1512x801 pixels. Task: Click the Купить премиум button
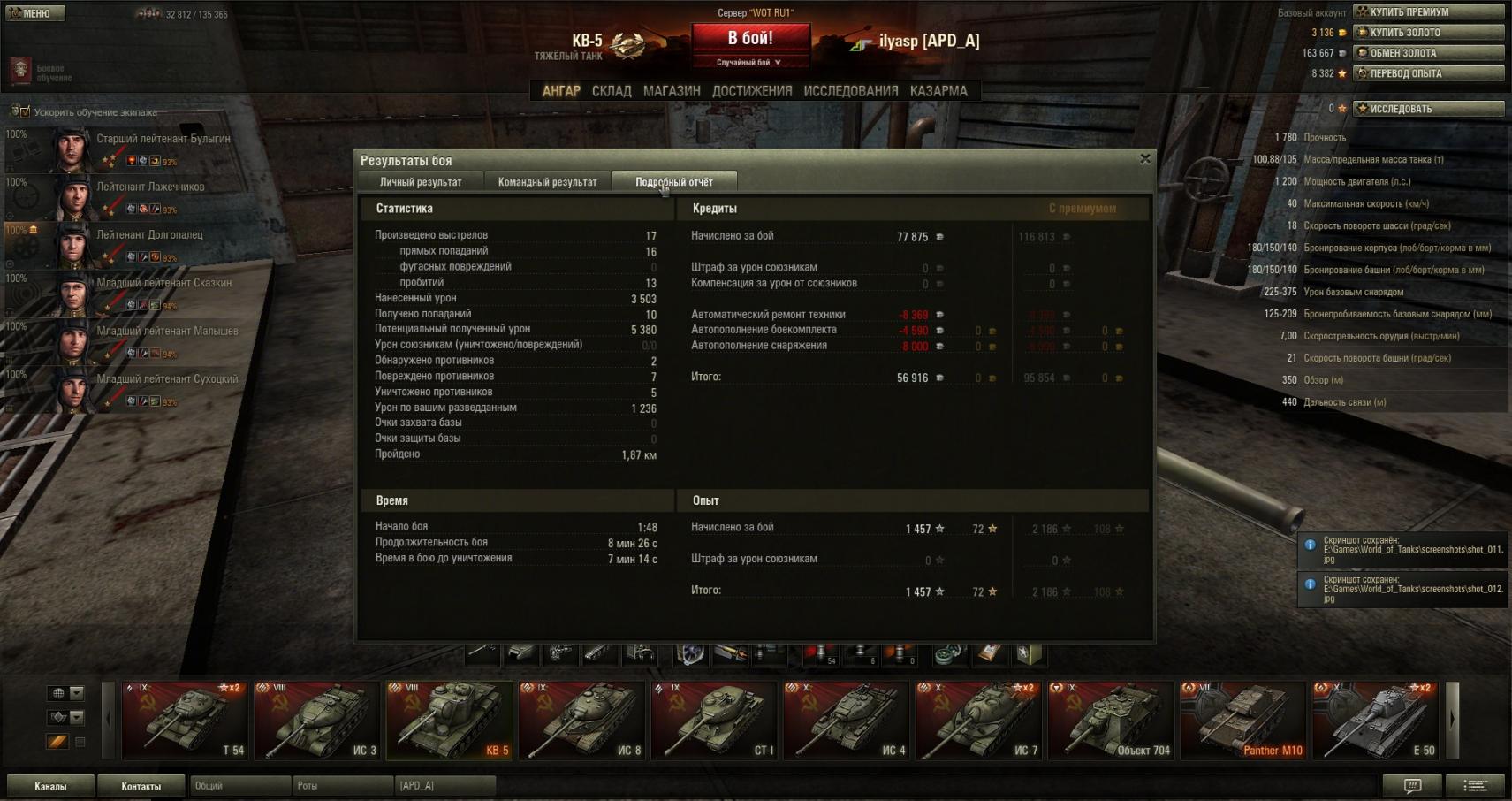click(x=1428, y=12)
